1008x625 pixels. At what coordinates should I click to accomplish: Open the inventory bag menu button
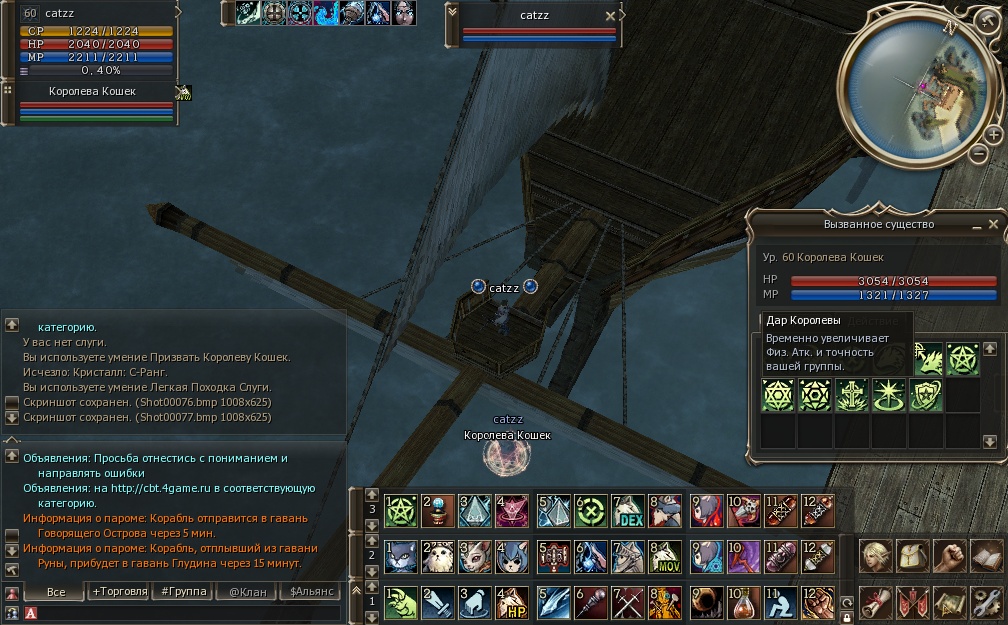[912, 555]
